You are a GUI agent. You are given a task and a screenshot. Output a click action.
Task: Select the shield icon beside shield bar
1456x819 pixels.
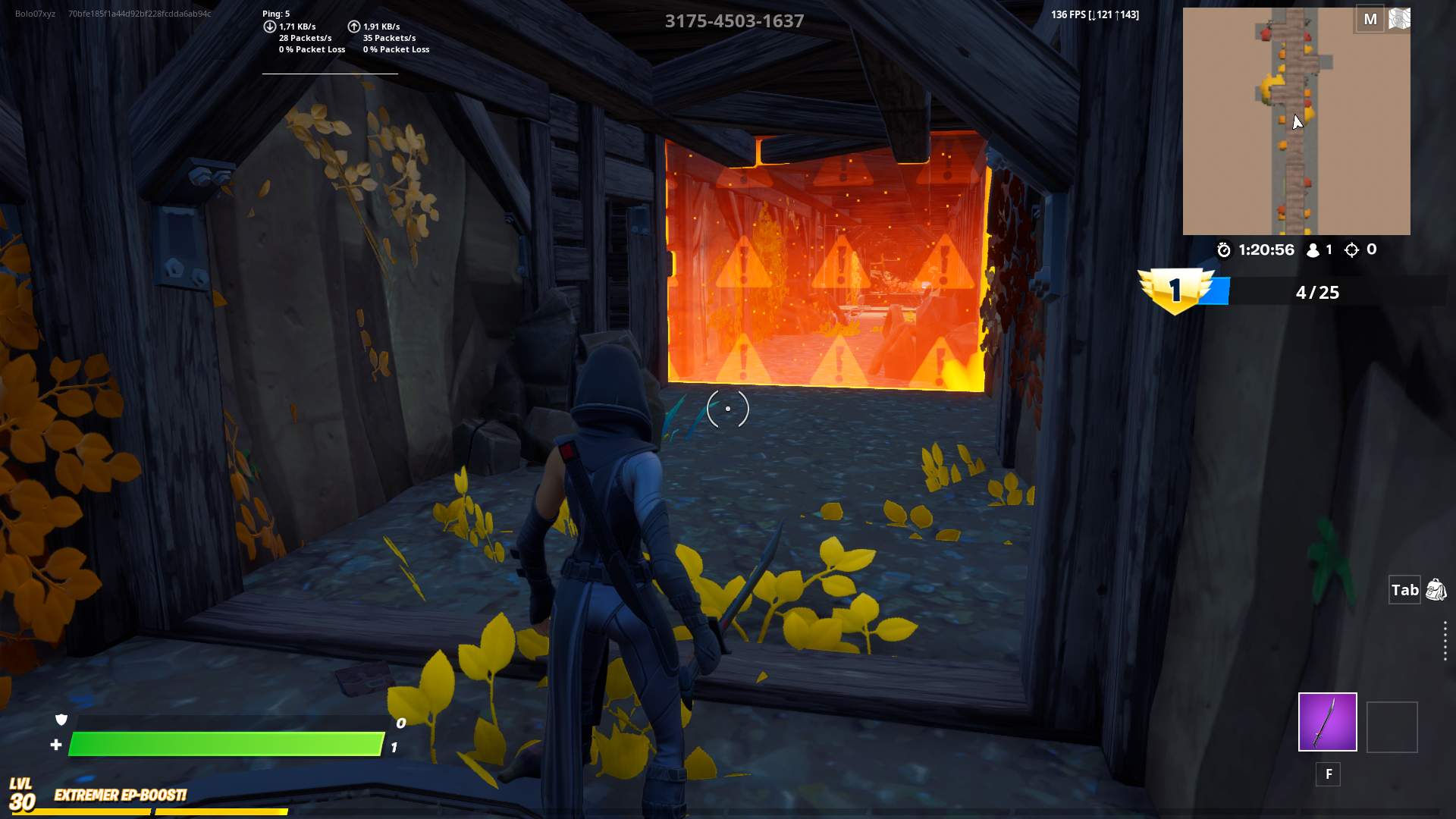click(61, 720)
